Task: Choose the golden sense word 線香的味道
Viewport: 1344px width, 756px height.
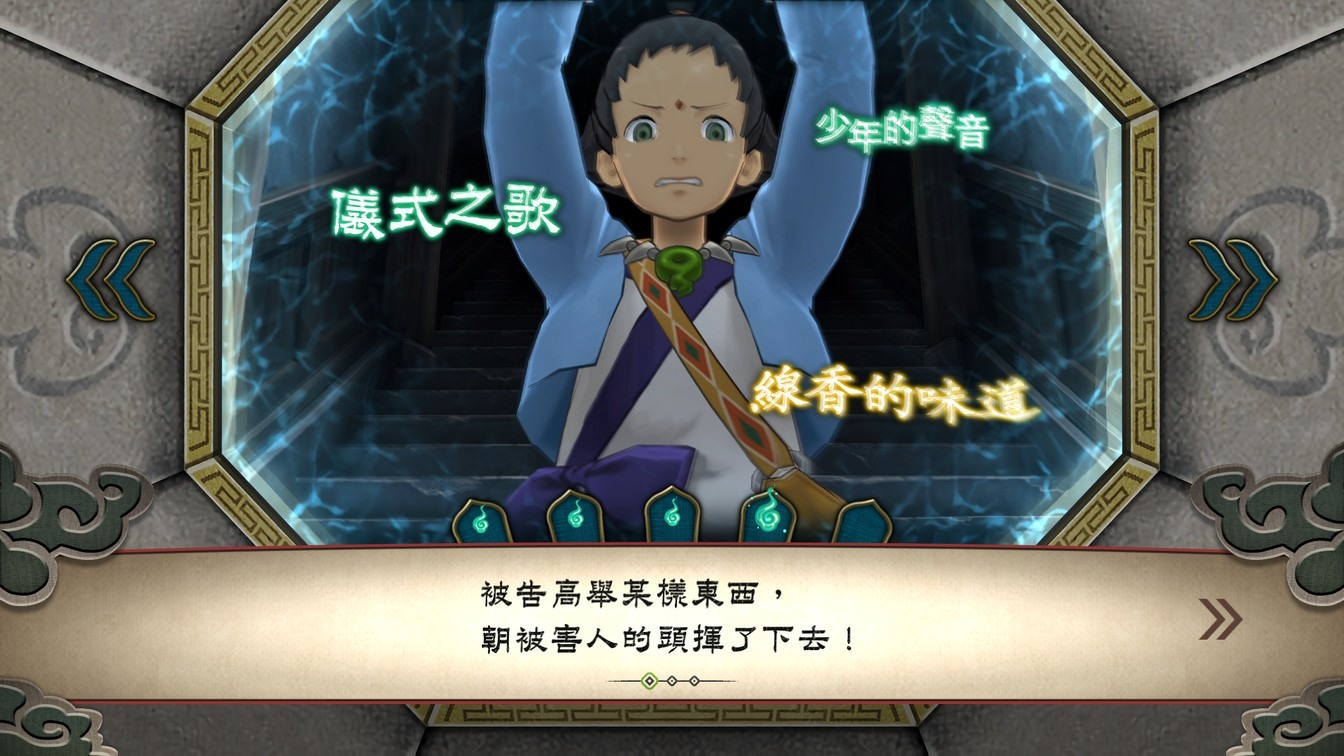Action: pos(891,396)
